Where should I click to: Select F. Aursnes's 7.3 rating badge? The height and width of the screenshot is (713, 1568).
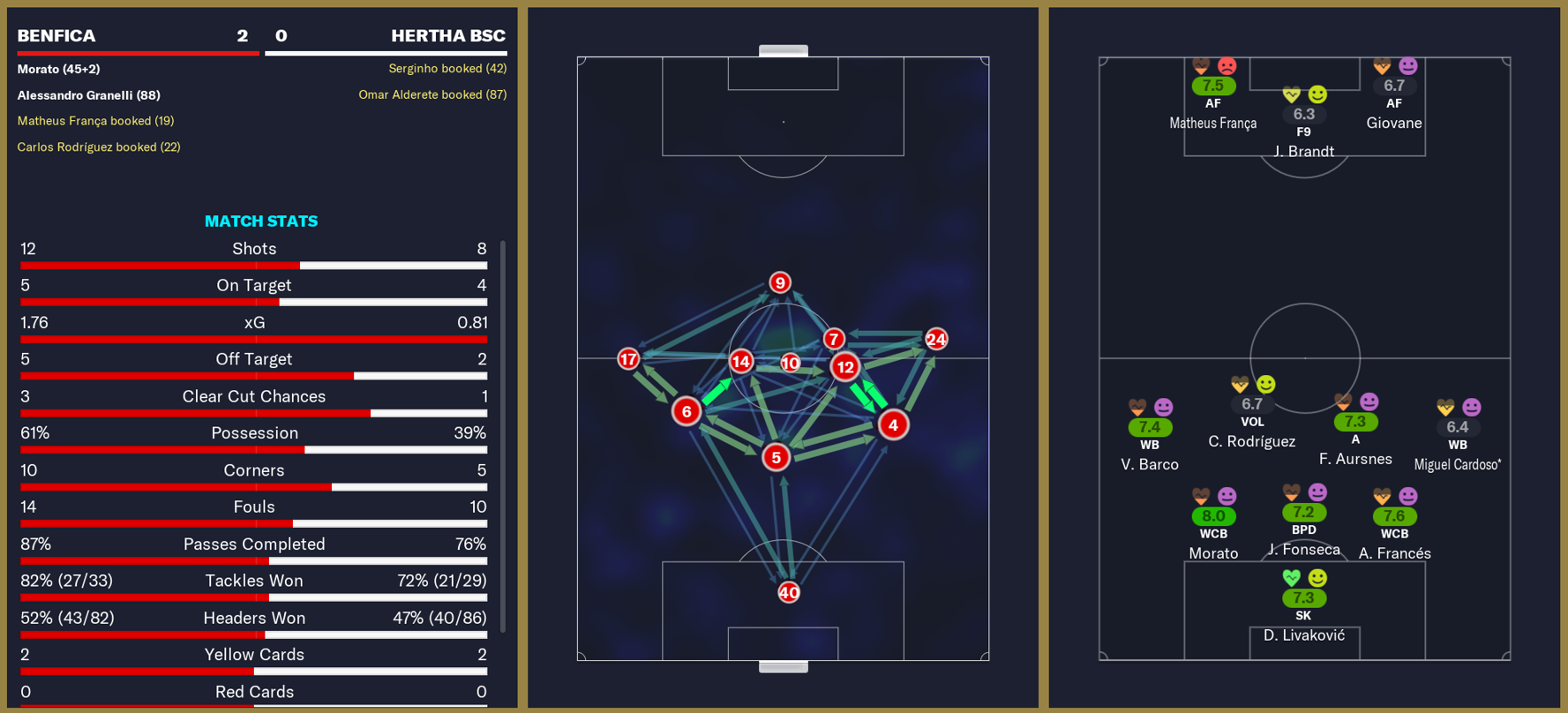(1355, 420)
